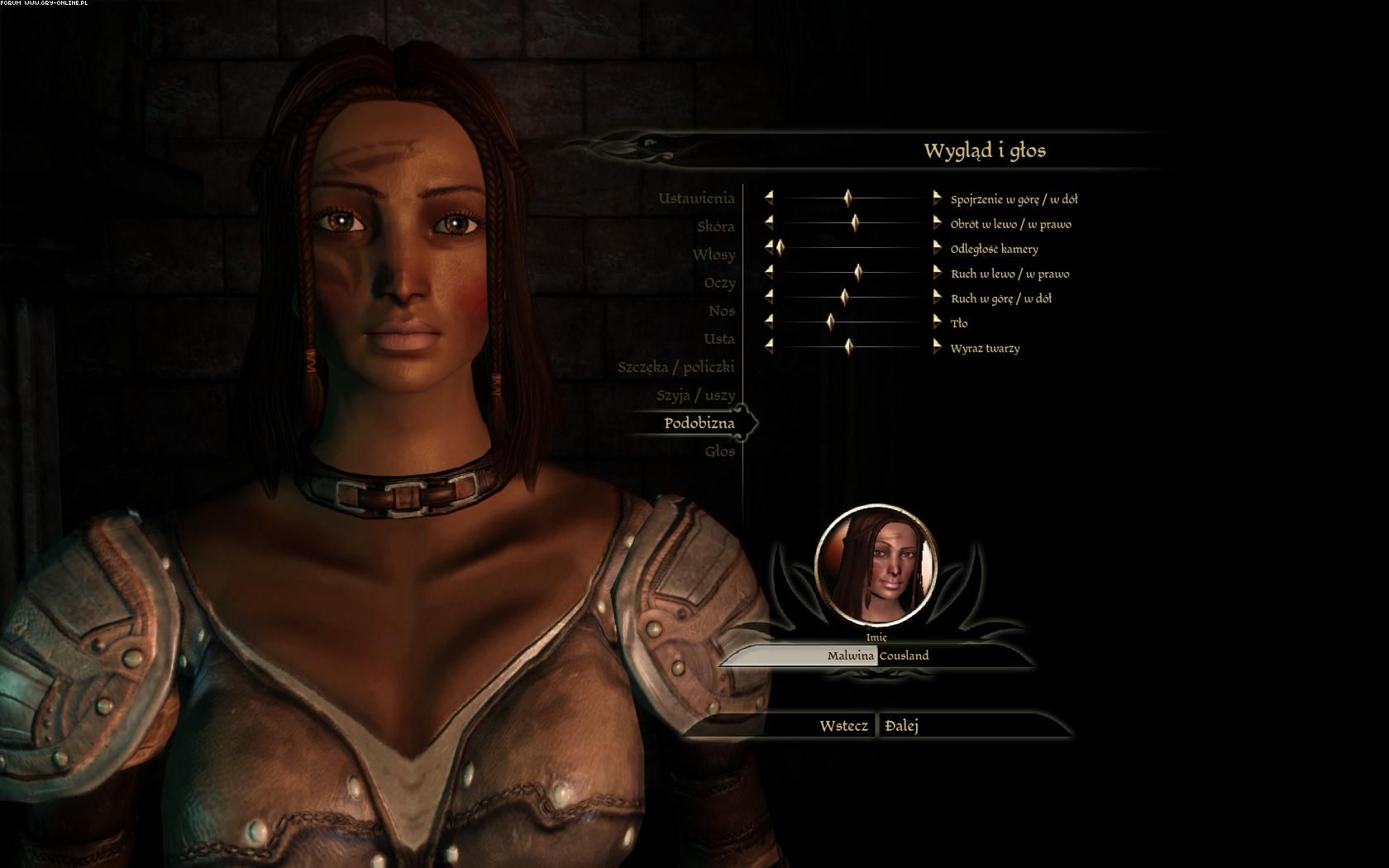The width and height of the screenshot is (1389, 868).
Task: Open the Ustawienia category
Action: click(x=696, y=198)
